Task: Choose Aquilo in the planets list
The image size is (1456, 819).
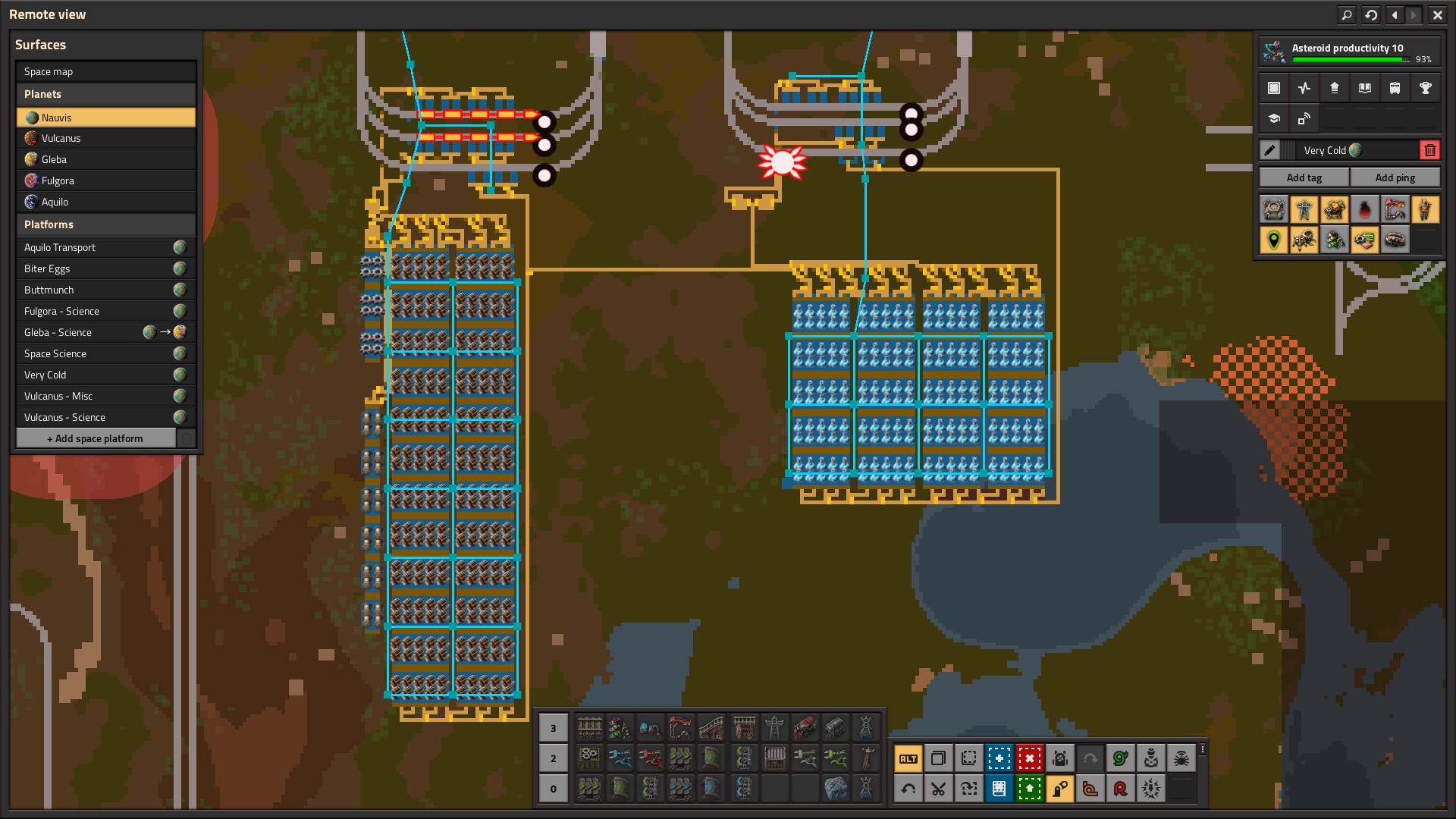Action: click(105, 202)
